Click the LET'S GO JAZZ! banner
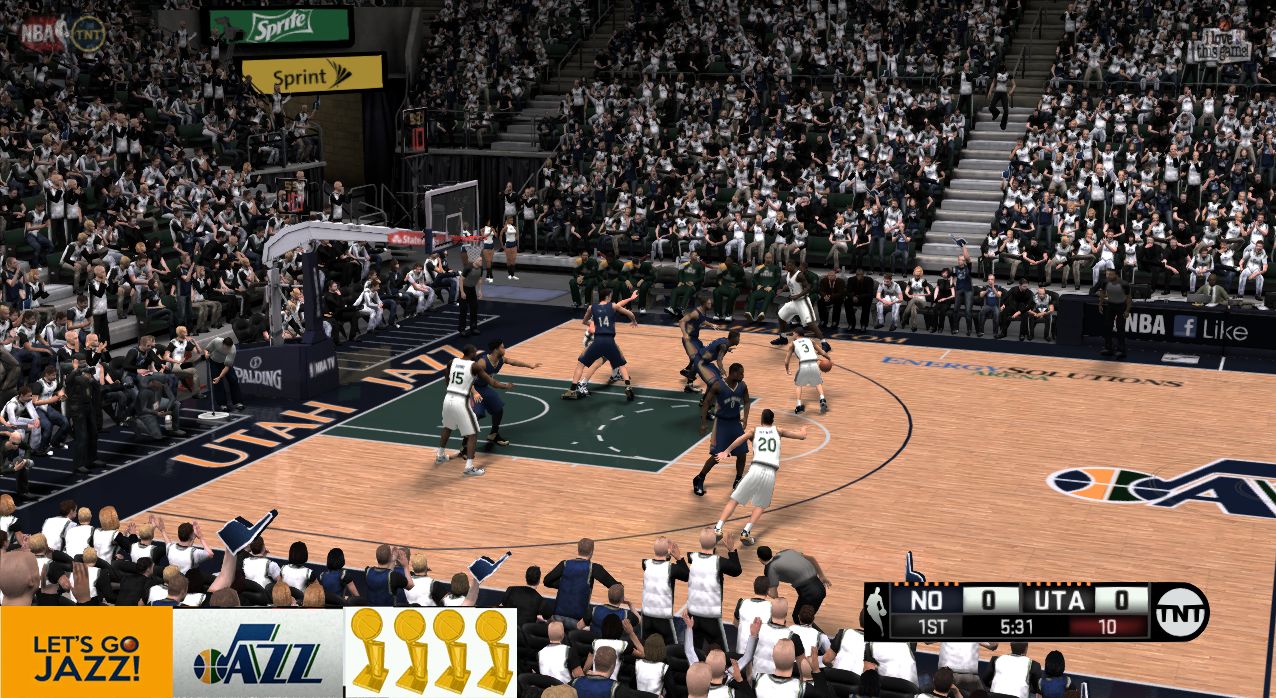Screen dimensions: 1276x698 tap(86, 652)
